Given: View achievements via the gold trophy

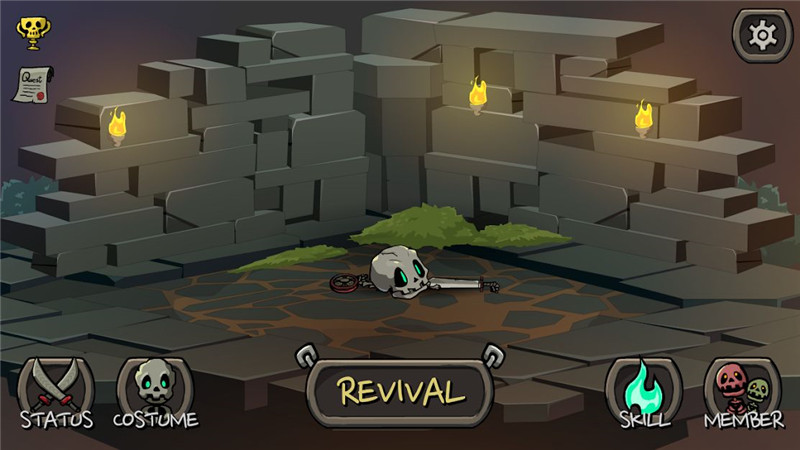Looking at the screenshot, I should point(30,31).
